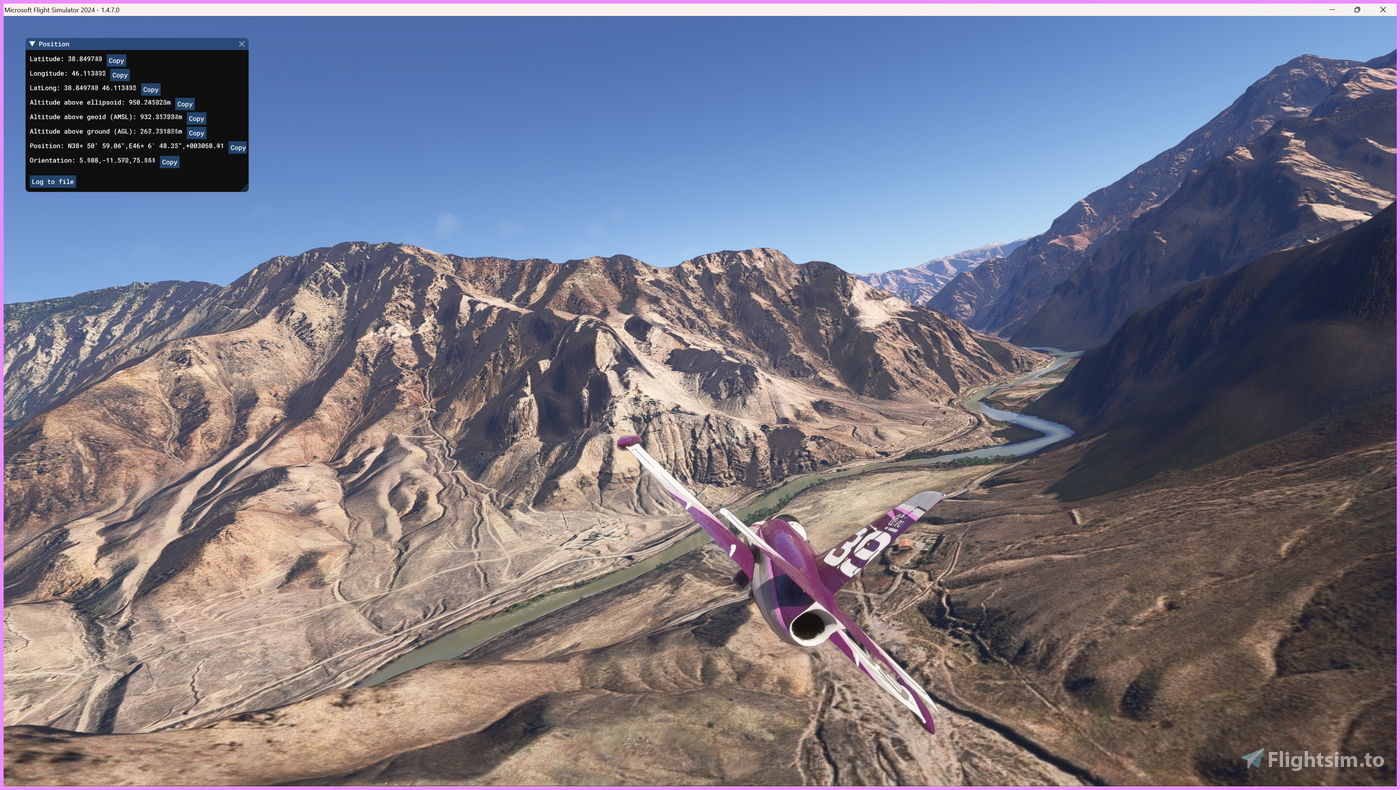Click the Log to file button
Screen dimensions: 1400x790
coord(52,180)
